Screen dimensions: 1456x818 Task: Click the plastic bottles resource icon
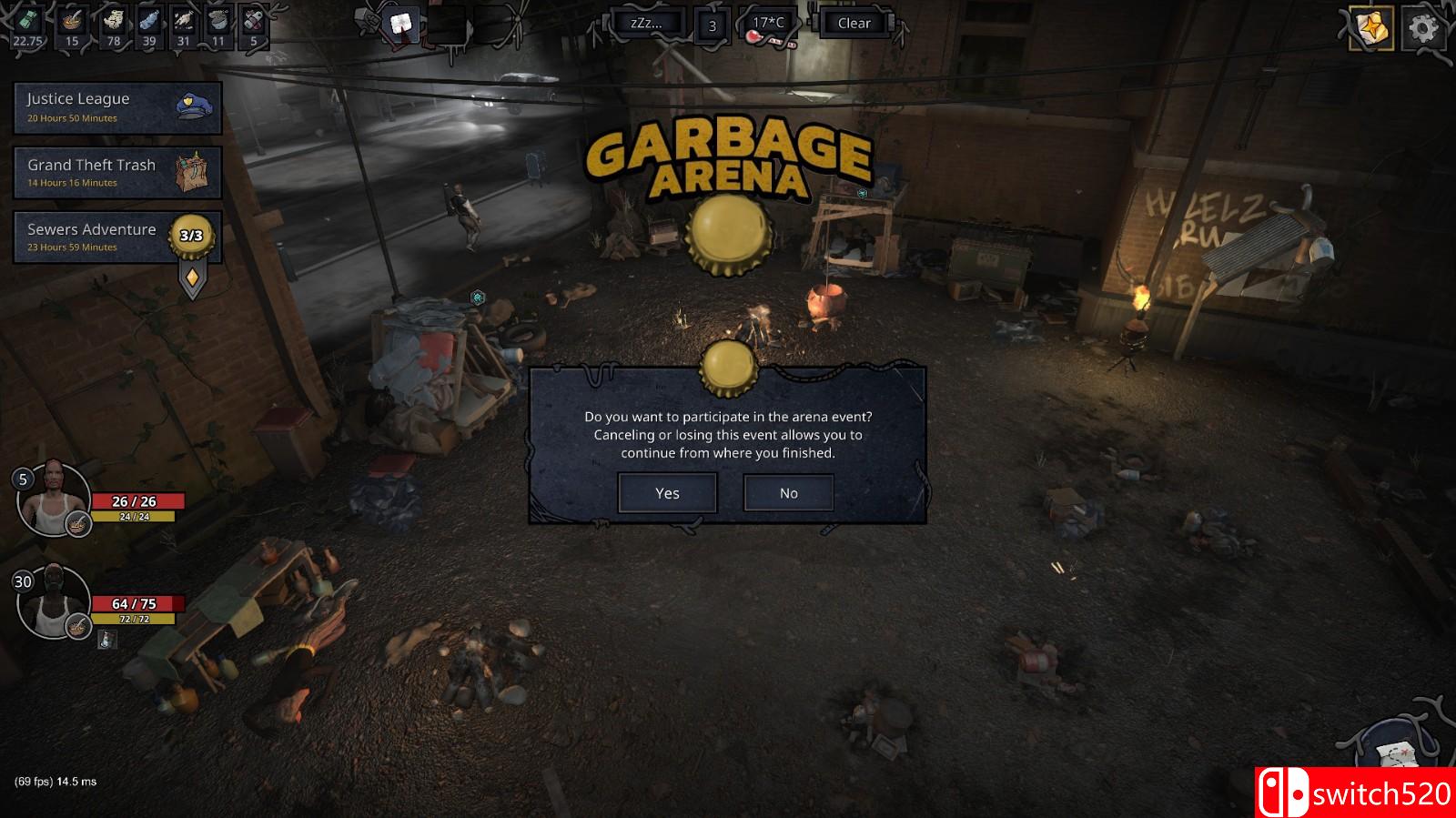(x=148, y=20)
